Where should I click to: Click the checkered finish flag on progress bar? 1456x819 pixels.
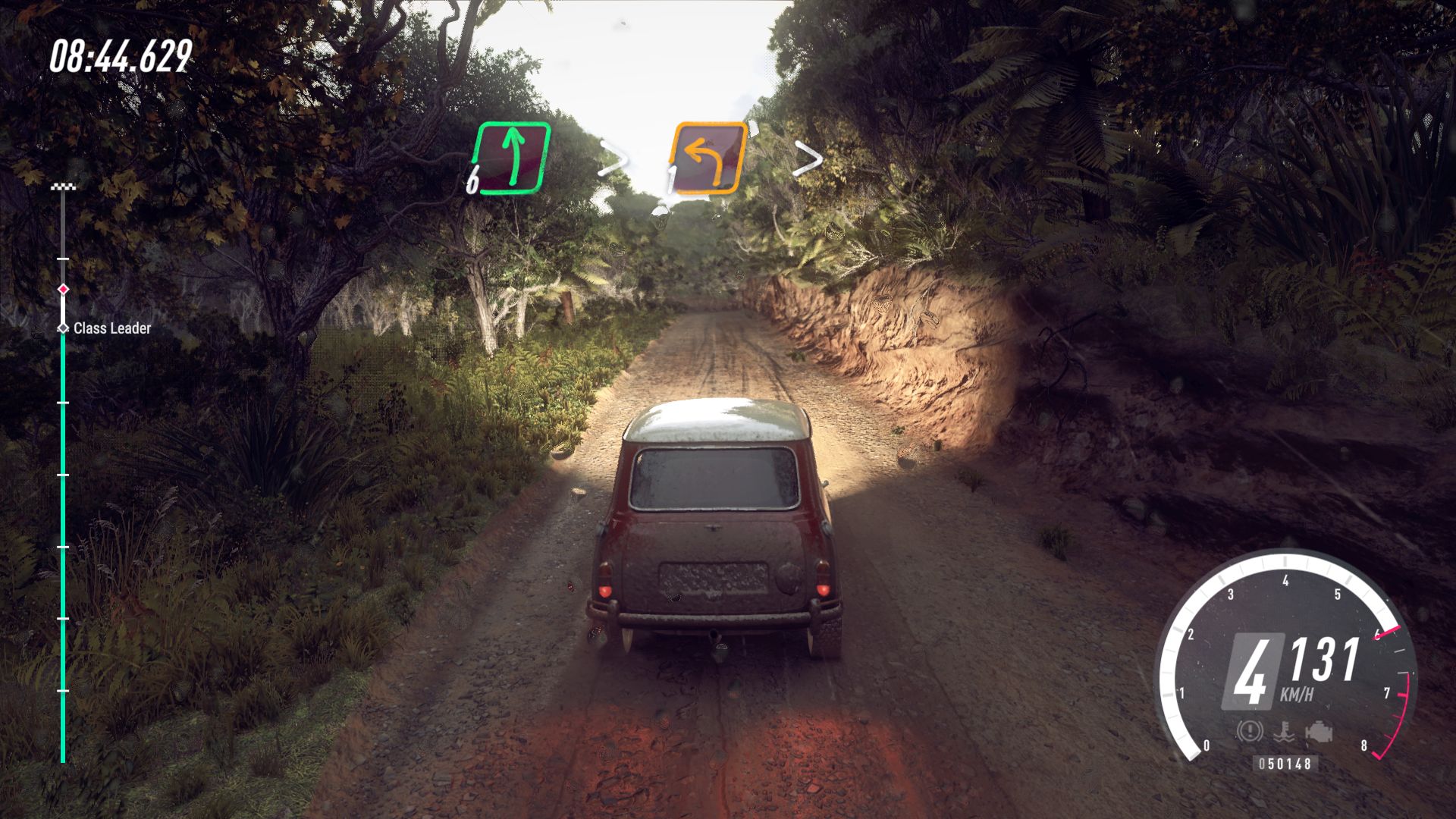click(x=63, y=187)
